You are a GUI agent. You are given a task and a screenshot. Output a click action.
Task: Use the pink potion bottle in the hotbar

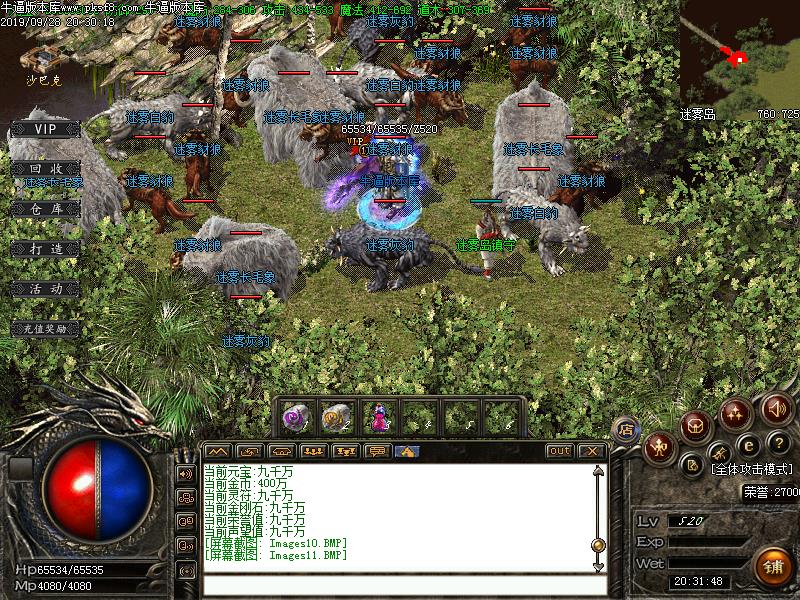click(x=379, y=415)
